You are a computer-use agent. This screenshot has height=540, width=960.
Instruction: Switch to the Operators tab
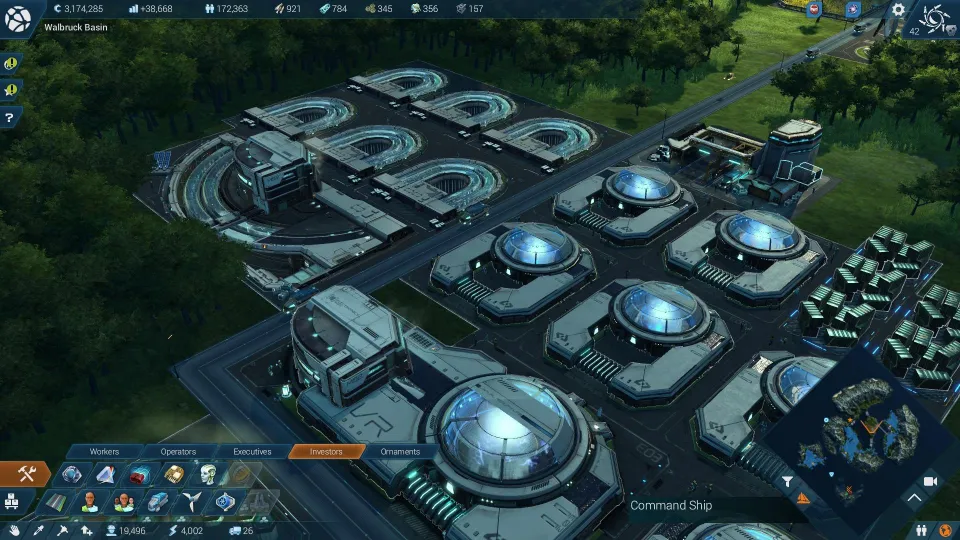(178, 452)
